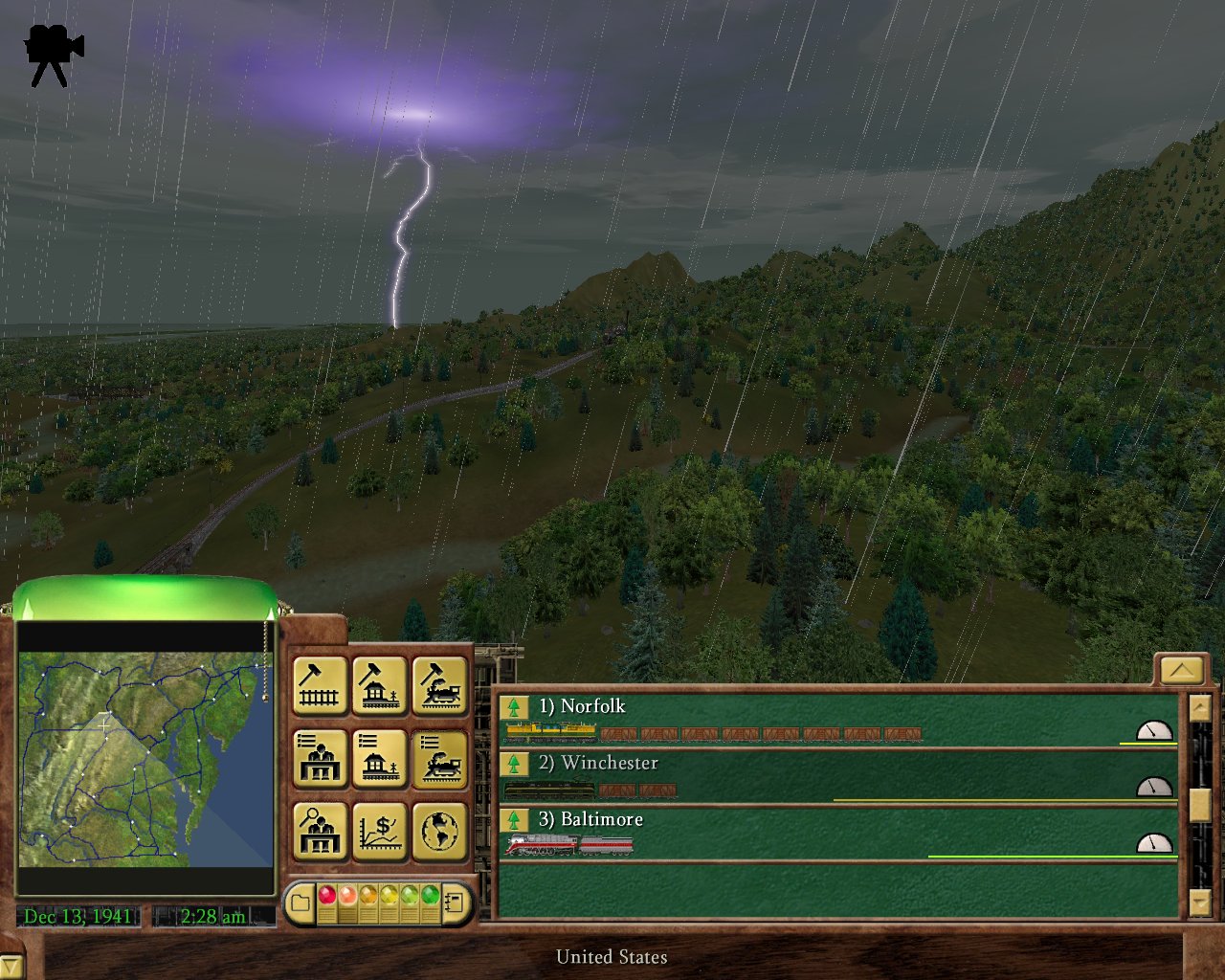The image size is (1225, 980).
Task: Click the minimap of the rail network
Action: tap(145, 759)
